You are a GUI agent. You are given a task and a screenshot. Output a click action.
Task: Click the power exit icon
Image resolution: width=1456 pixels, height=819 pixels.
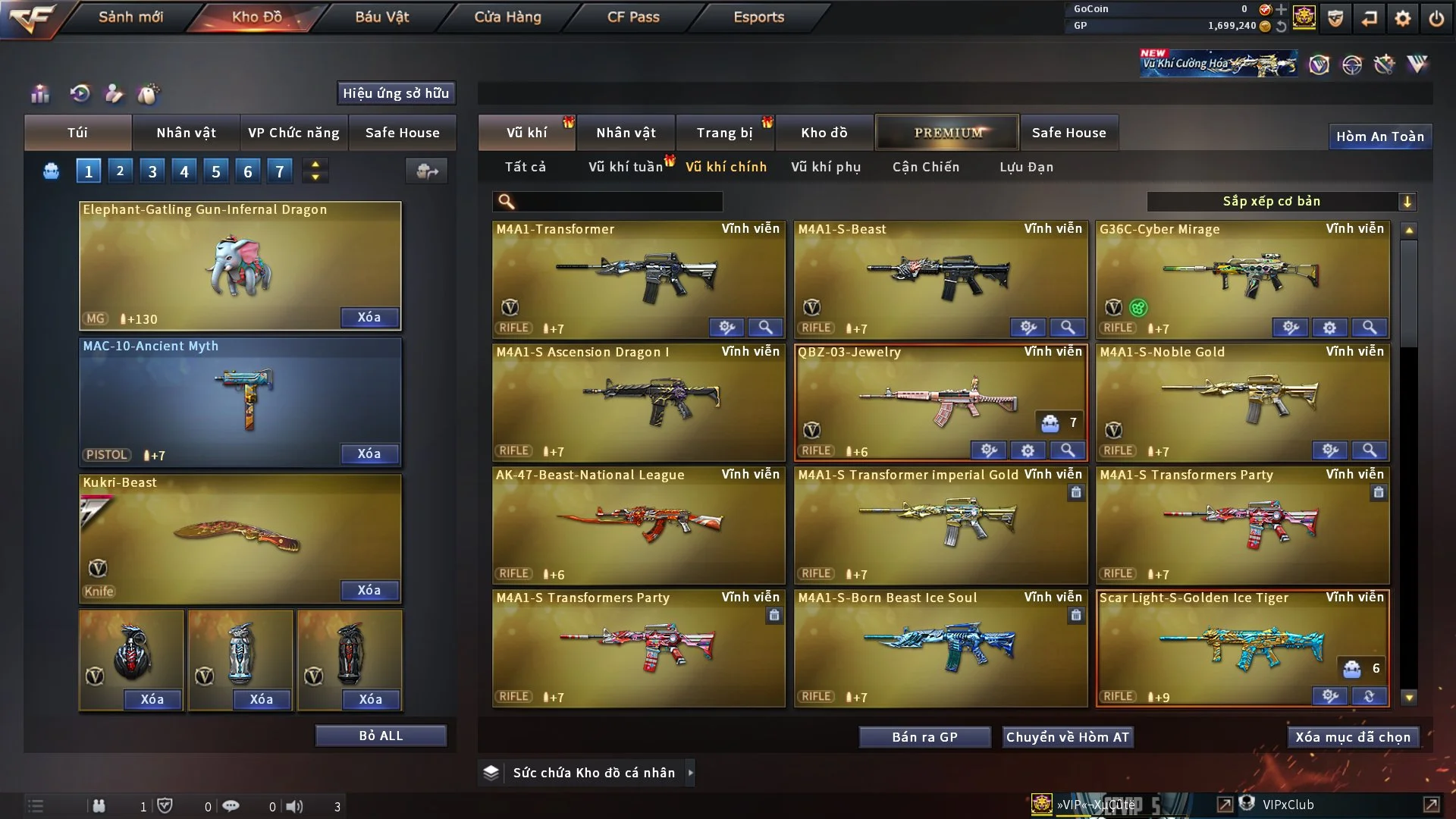[x=1436, y=18]
